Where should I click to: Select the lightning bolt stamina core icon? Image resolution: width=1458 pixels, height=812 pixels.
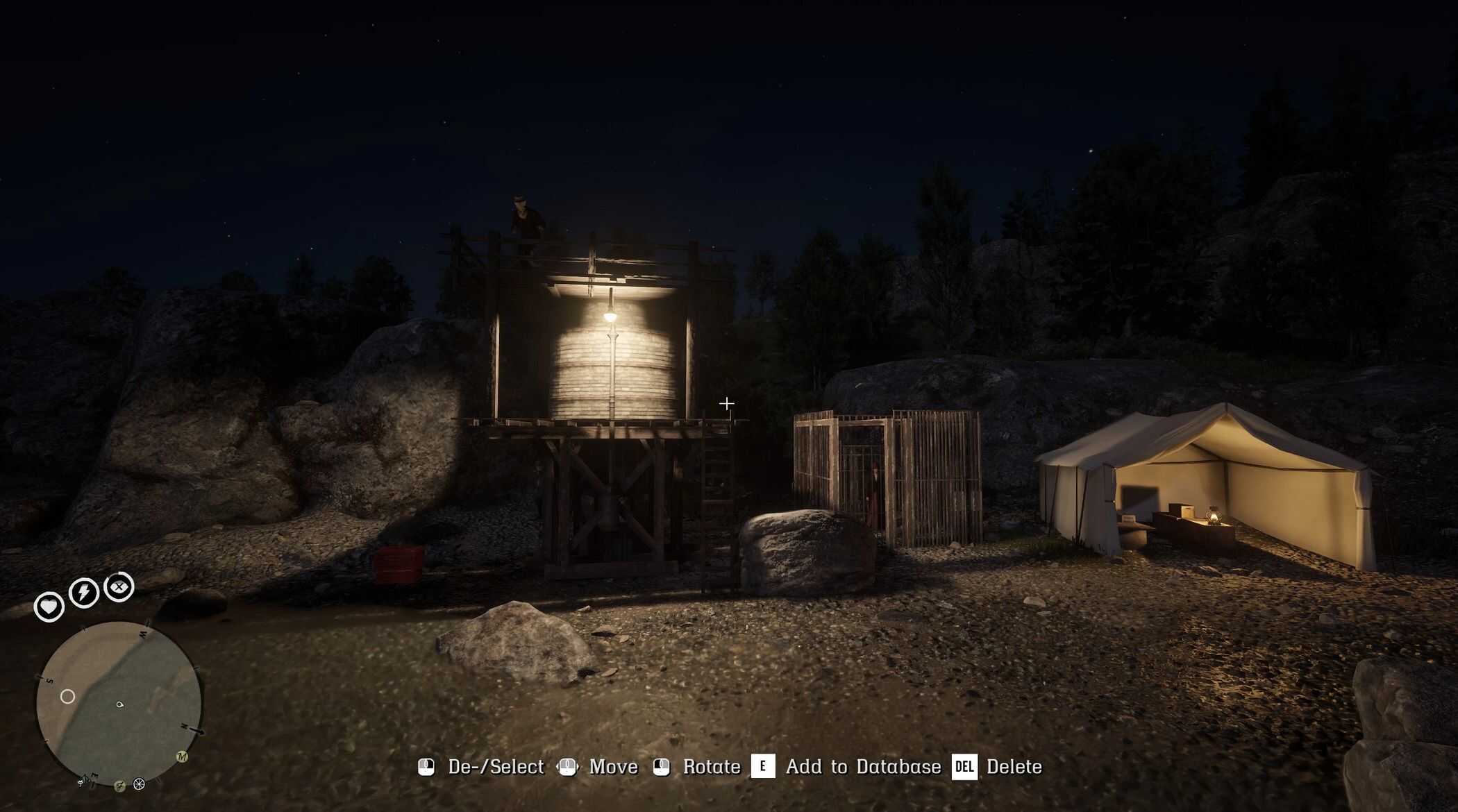pyautogui.click(x=84, y=593)
